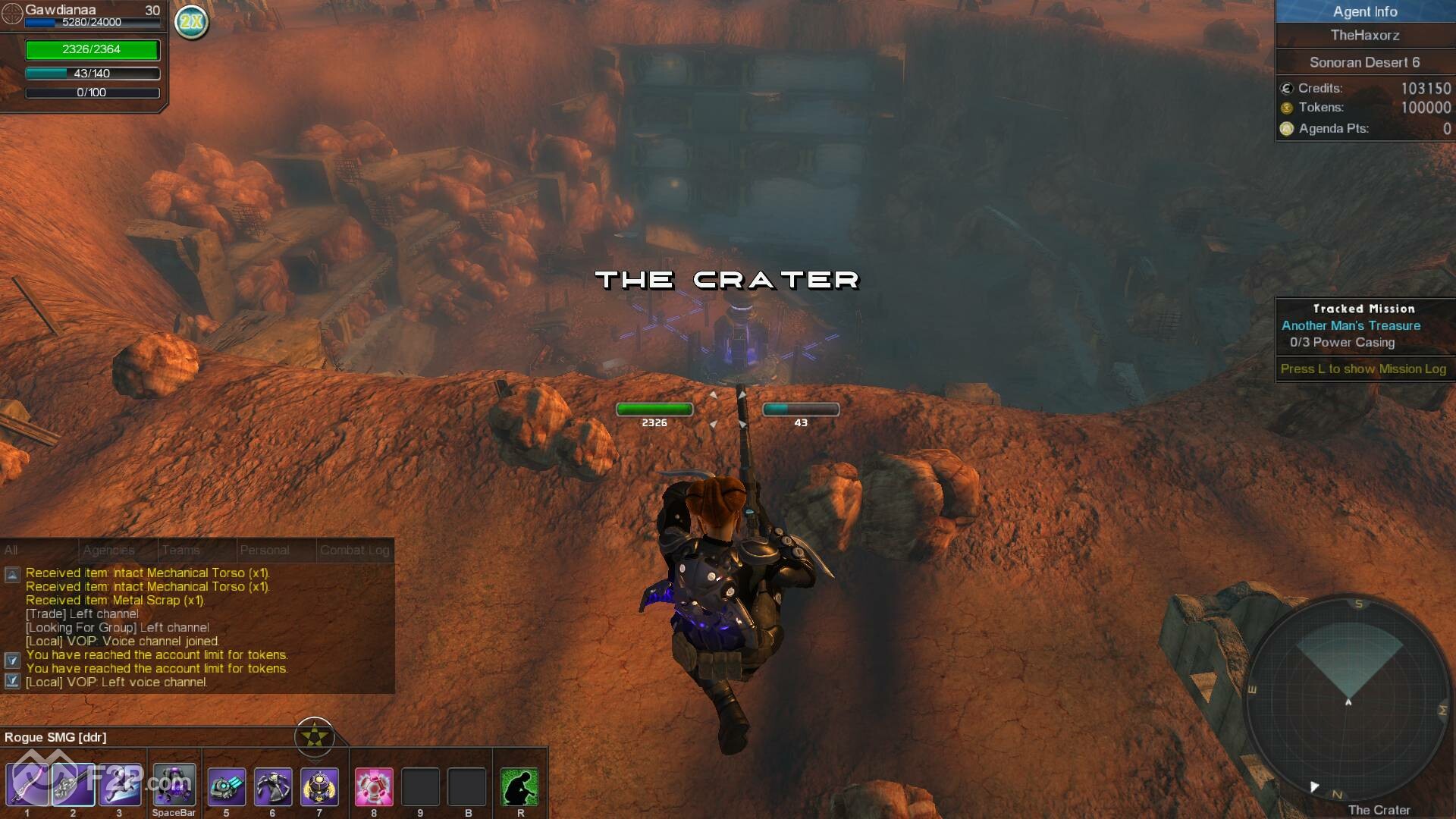Select the sword weapon in slot 1
The width and height of the screenshot is (1456, 819).
click(27, 785)
